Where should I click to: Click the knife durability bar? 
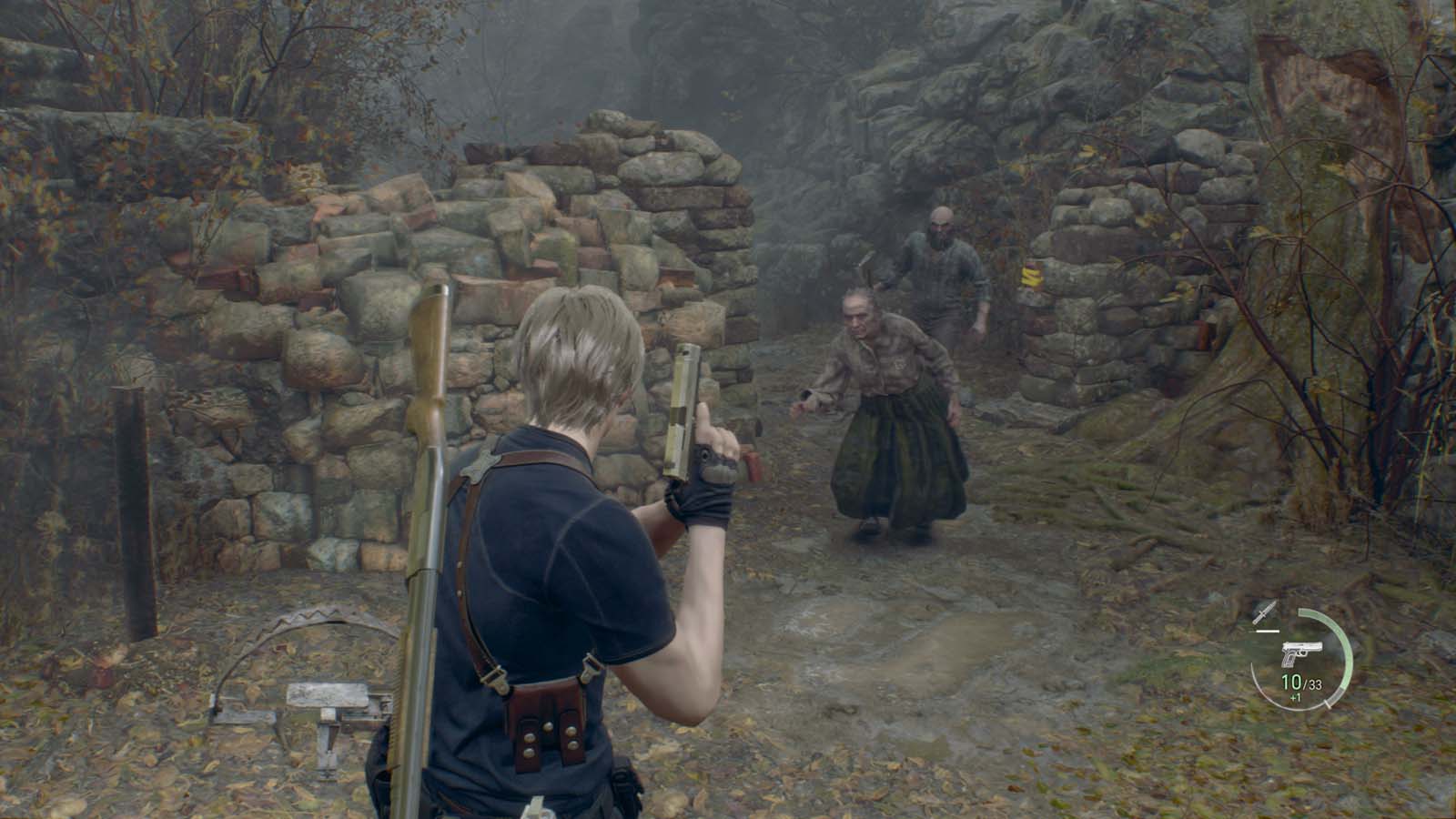1263,631
